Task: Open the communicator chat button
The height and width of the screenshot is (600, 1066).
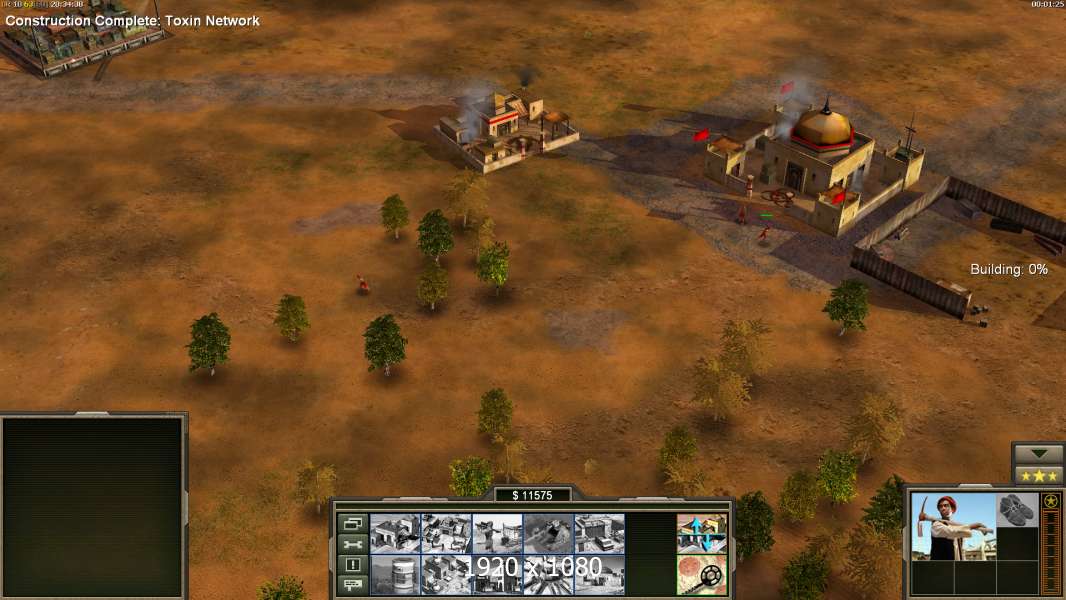Action: point(352,584)
